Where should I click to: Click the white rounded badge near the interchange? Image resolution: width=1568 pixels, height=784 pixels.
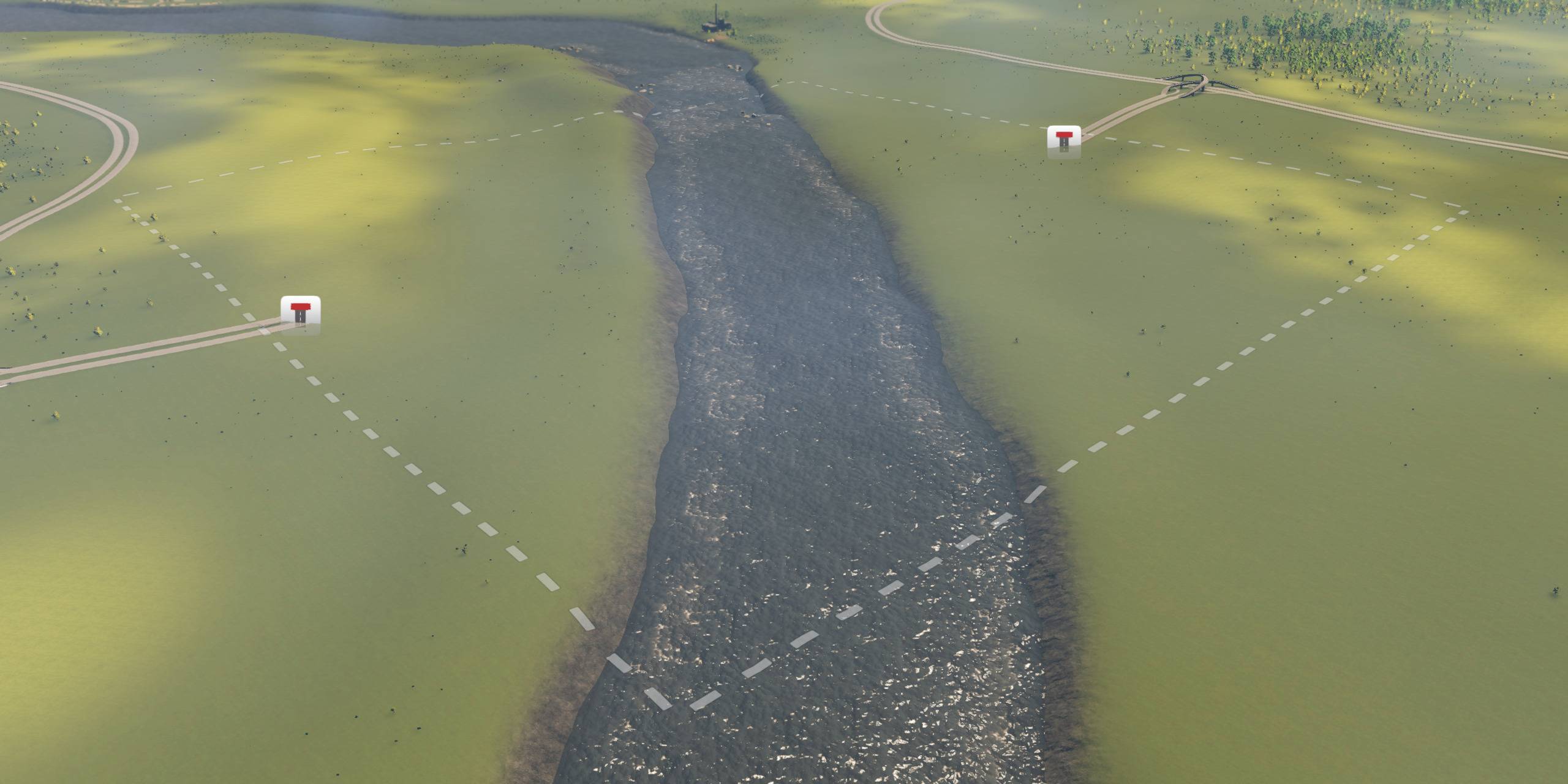point(1064,142)
